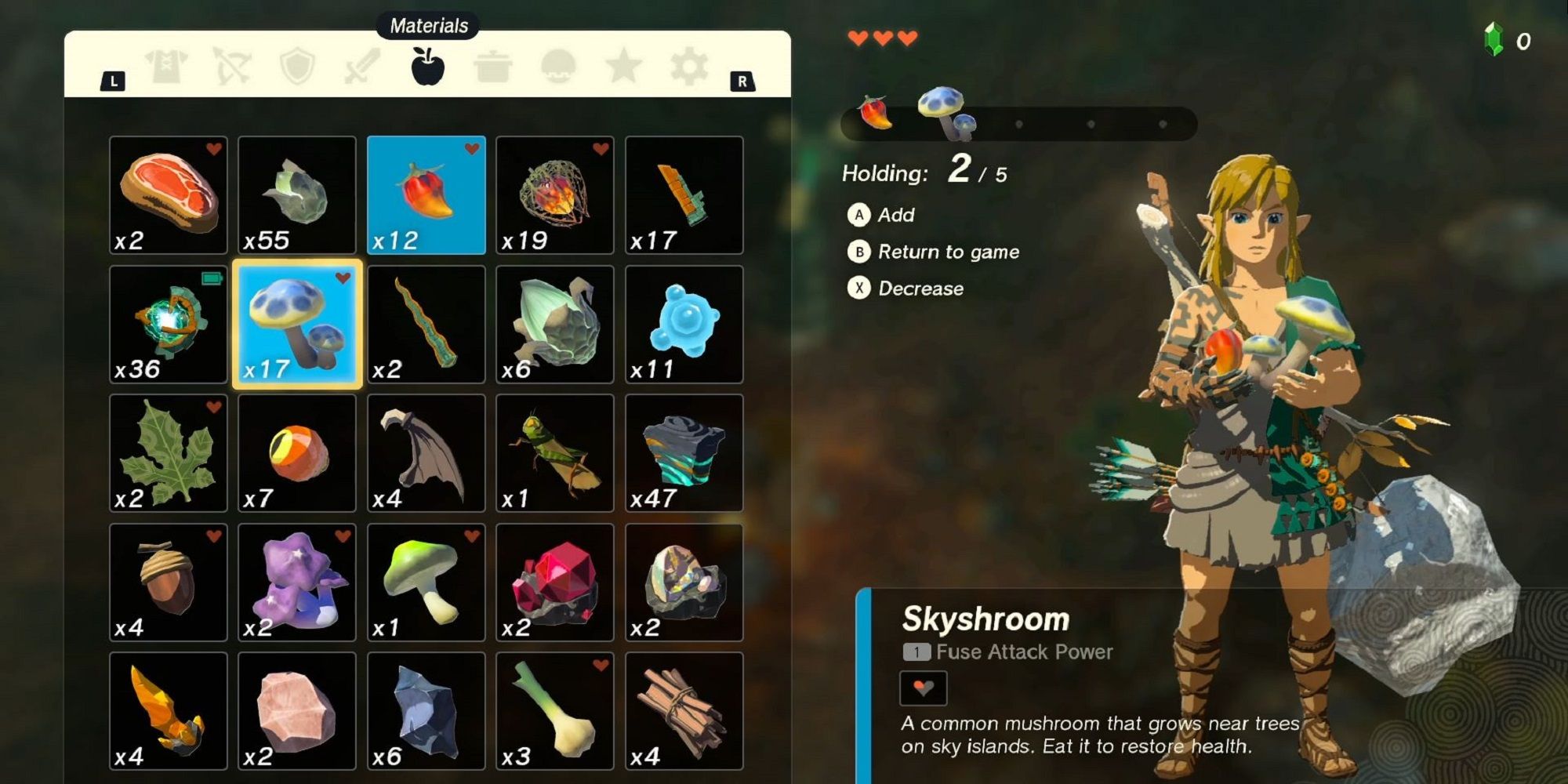Click the Chillshroom x1 thumbnail
The width and height of the screenshot is (1568, 784).
pos(427,582)
